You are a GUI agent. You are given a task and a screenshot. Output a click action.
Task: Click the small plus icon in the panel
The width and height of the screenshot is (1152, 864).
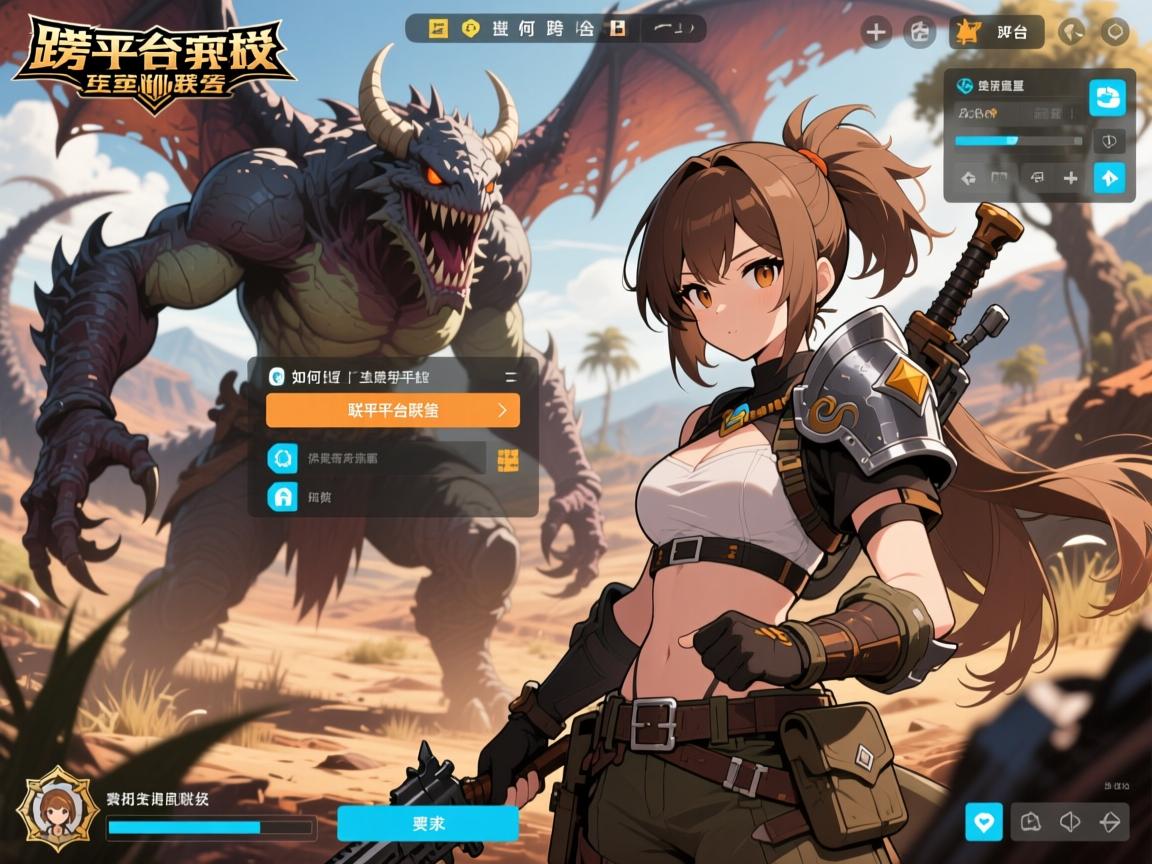[1071, 178]
